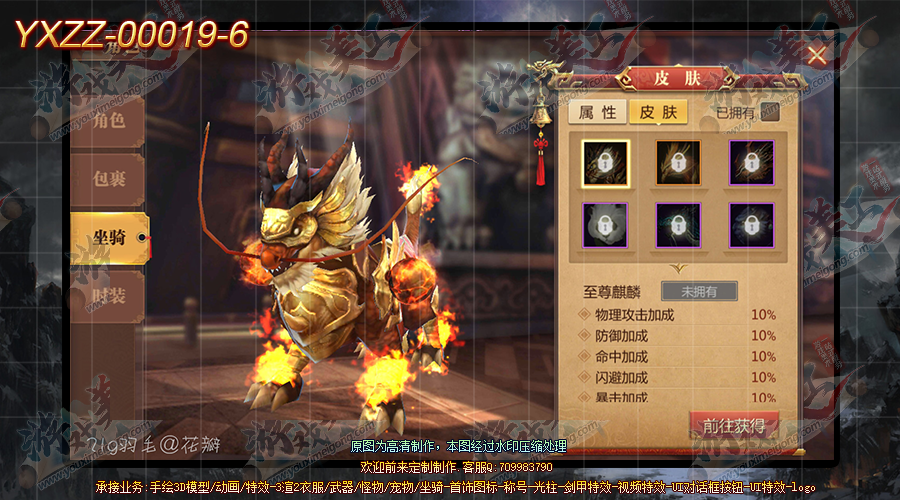Open the 时装 fashion tab

point(109,296)
